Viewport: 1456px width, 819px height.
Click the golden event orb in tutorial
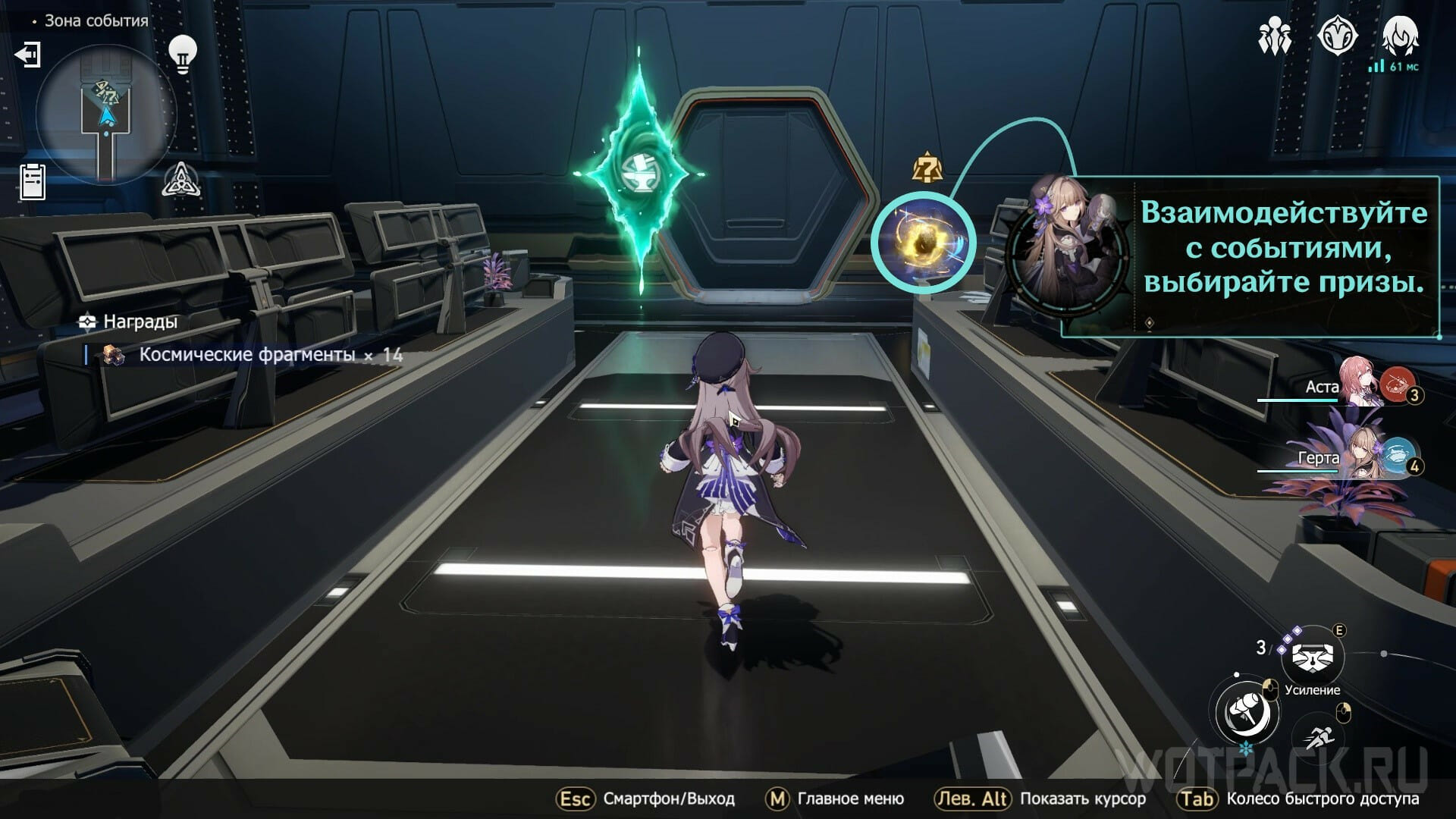point(922,243)
